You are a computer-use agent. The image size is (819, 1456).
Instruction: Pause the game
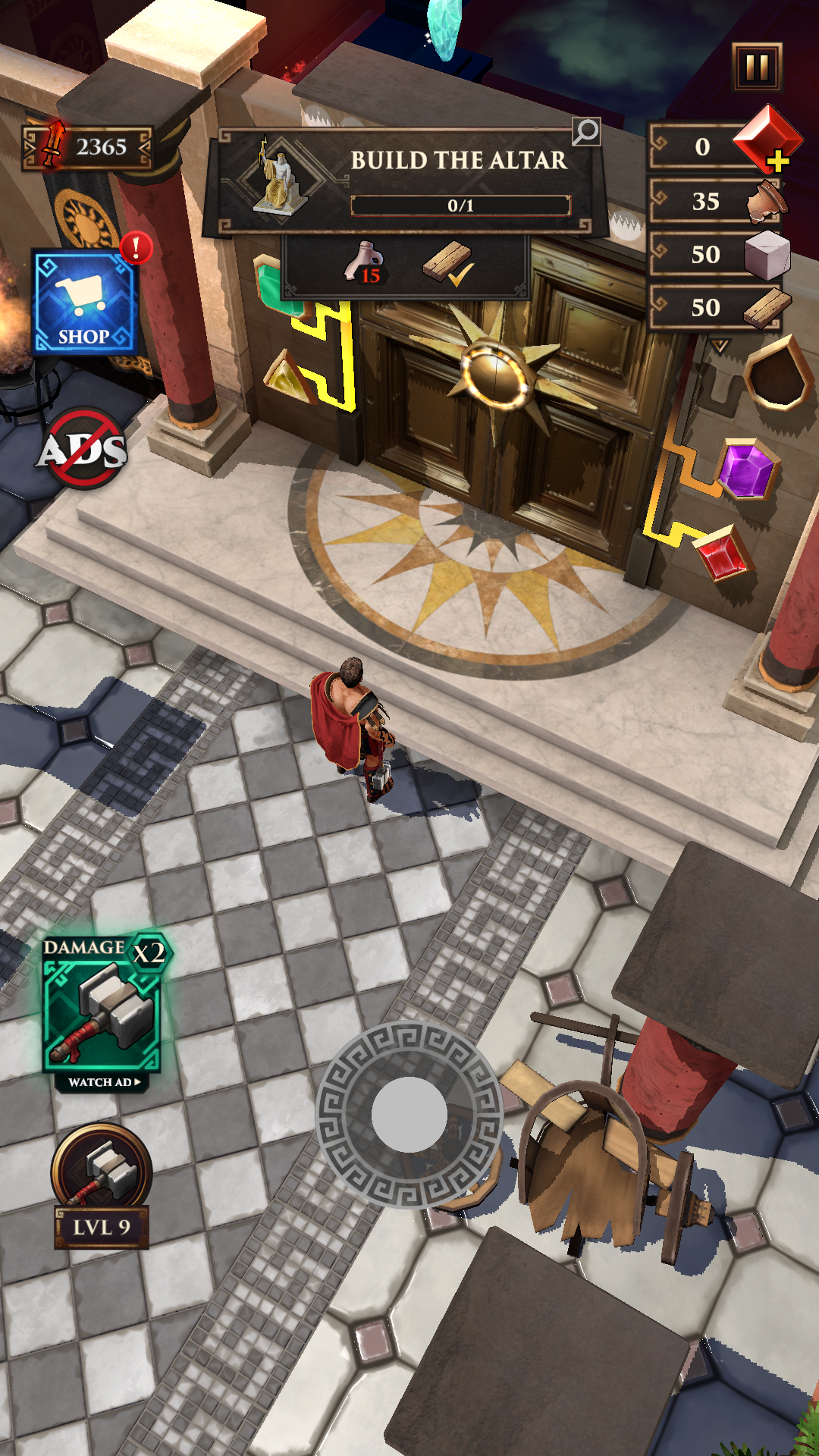[x=756, y=67]
